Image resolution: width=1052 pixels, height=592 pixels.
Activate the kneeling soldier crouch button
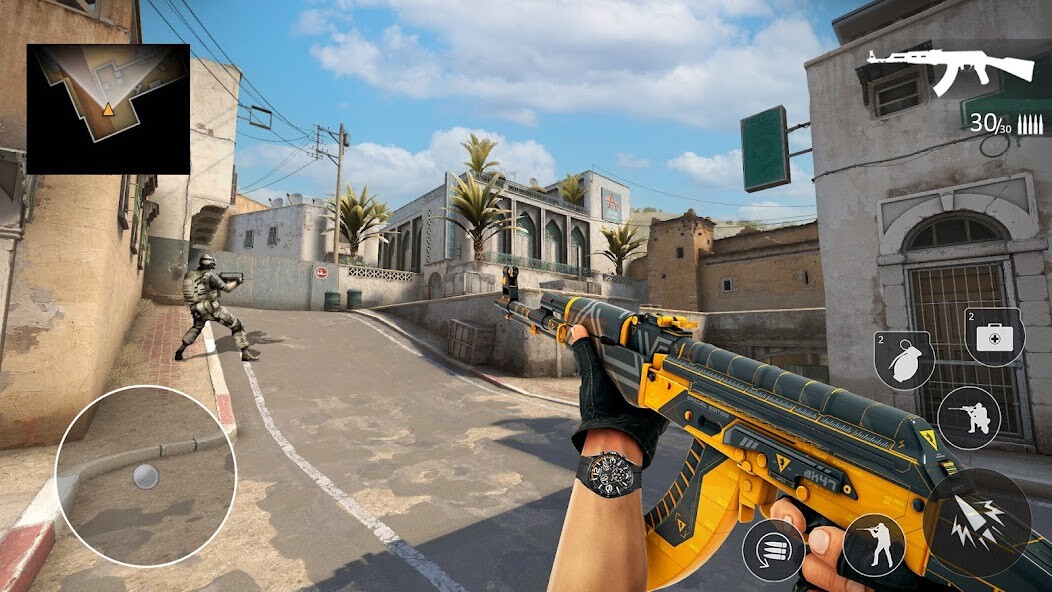(969, 417)
